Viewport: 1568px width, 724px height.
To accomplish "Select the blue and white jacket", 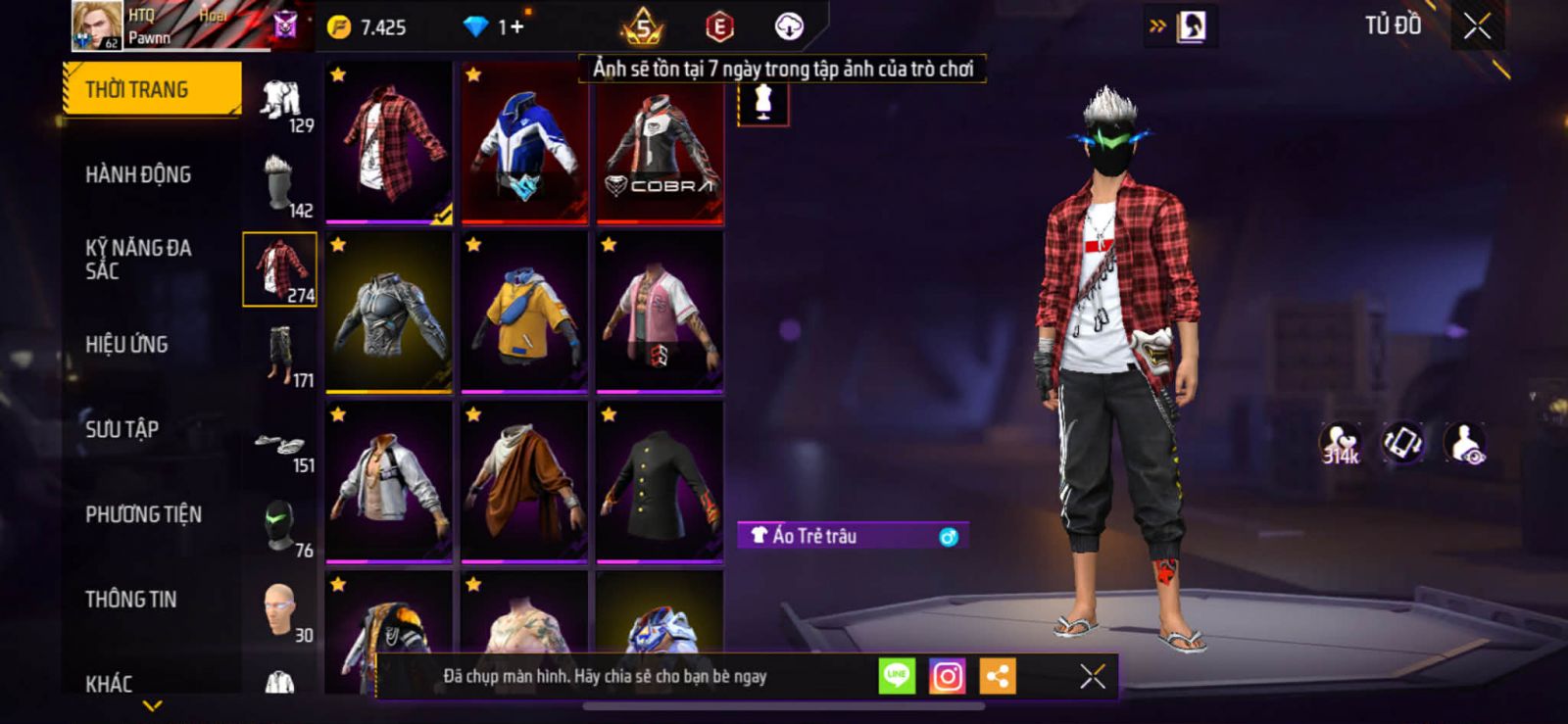I will 524,141.
